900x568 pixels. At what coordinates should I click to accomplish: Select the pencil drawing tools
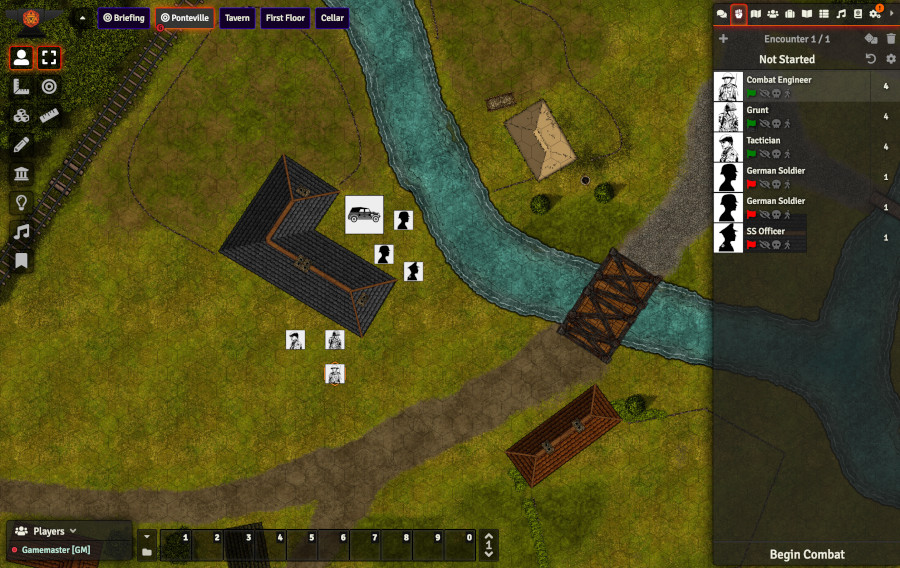(x=21, y=144)
